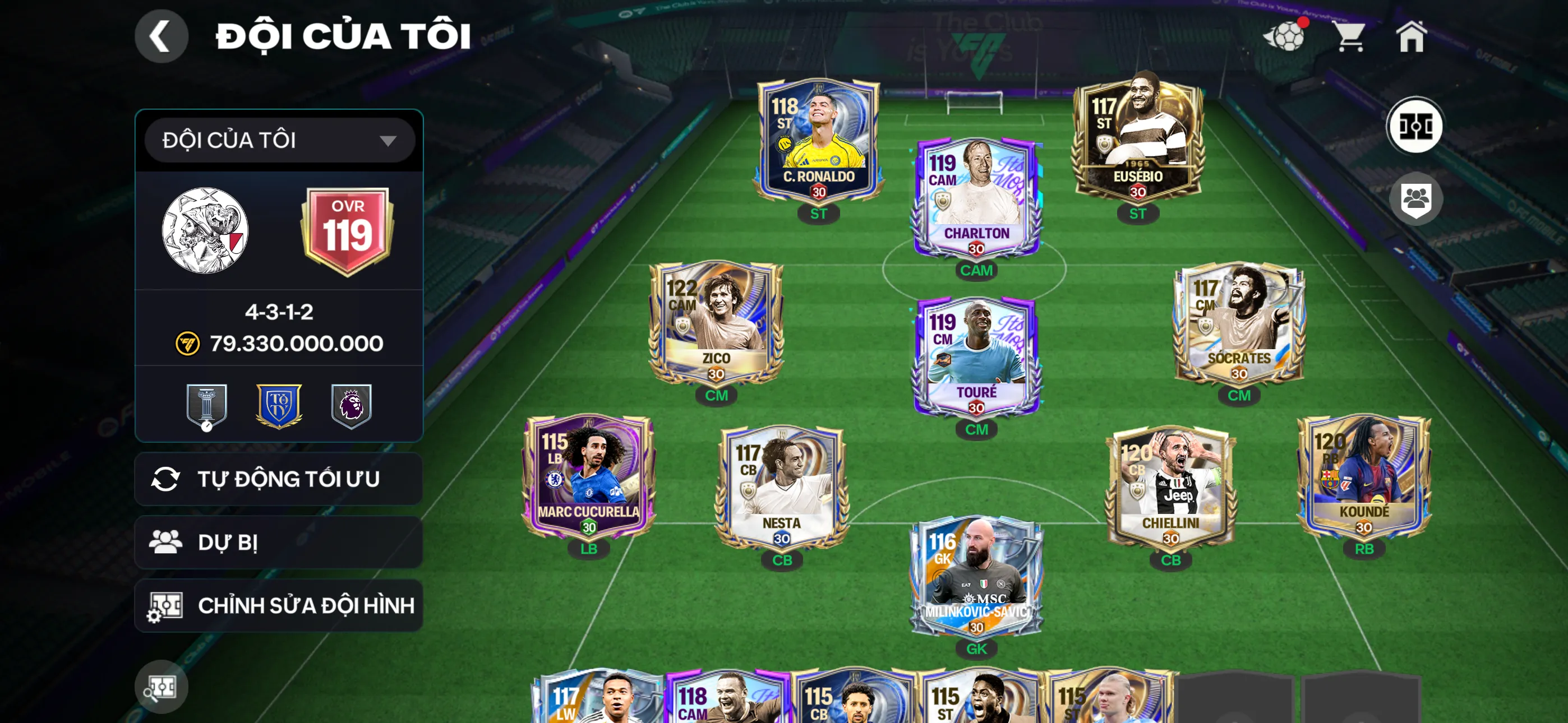The image size is (1568, 723).
Task: Select the Chiellini centre-back card
Action: pos(1170,487)
